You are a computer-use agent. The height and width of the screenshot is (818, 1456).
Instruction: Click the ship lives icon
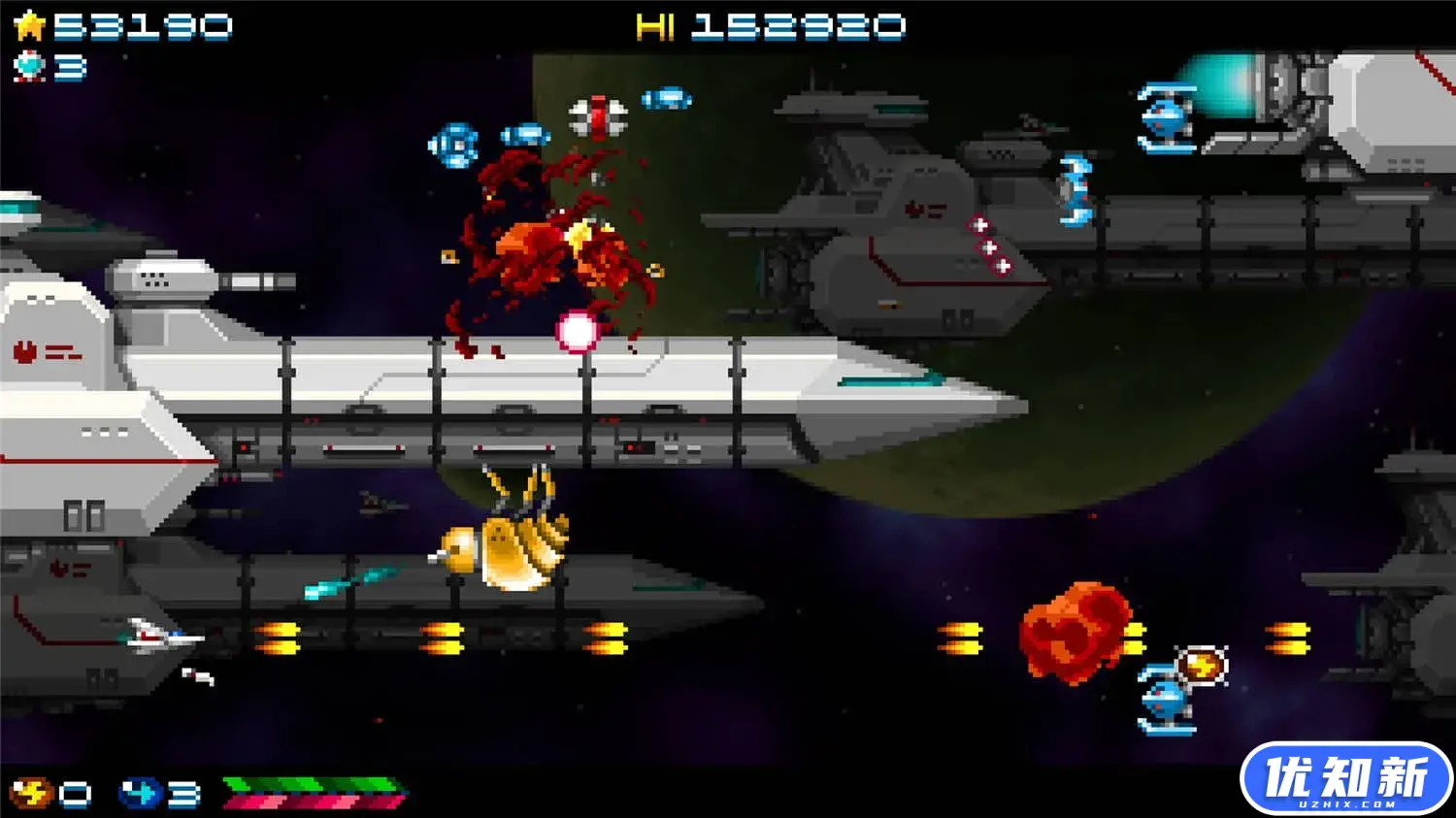tap(29, 67)
